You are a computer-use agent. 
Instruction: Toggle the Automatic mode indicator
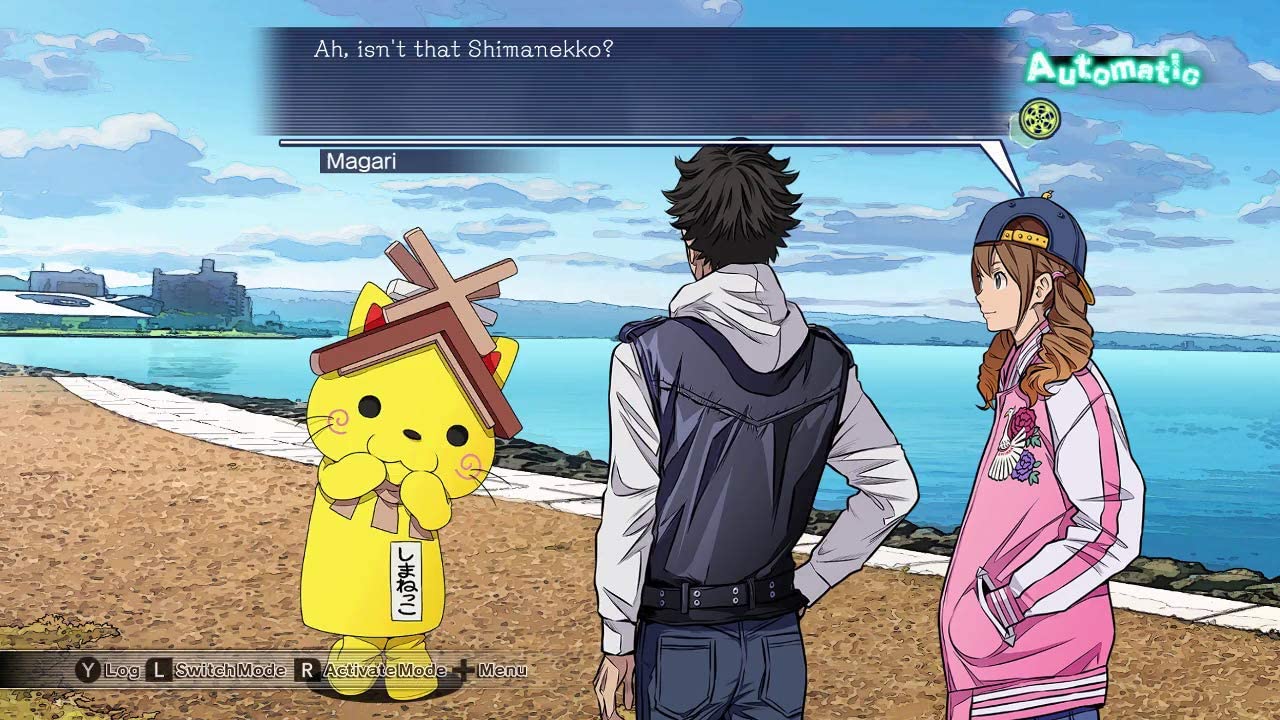pos(1112,70)
